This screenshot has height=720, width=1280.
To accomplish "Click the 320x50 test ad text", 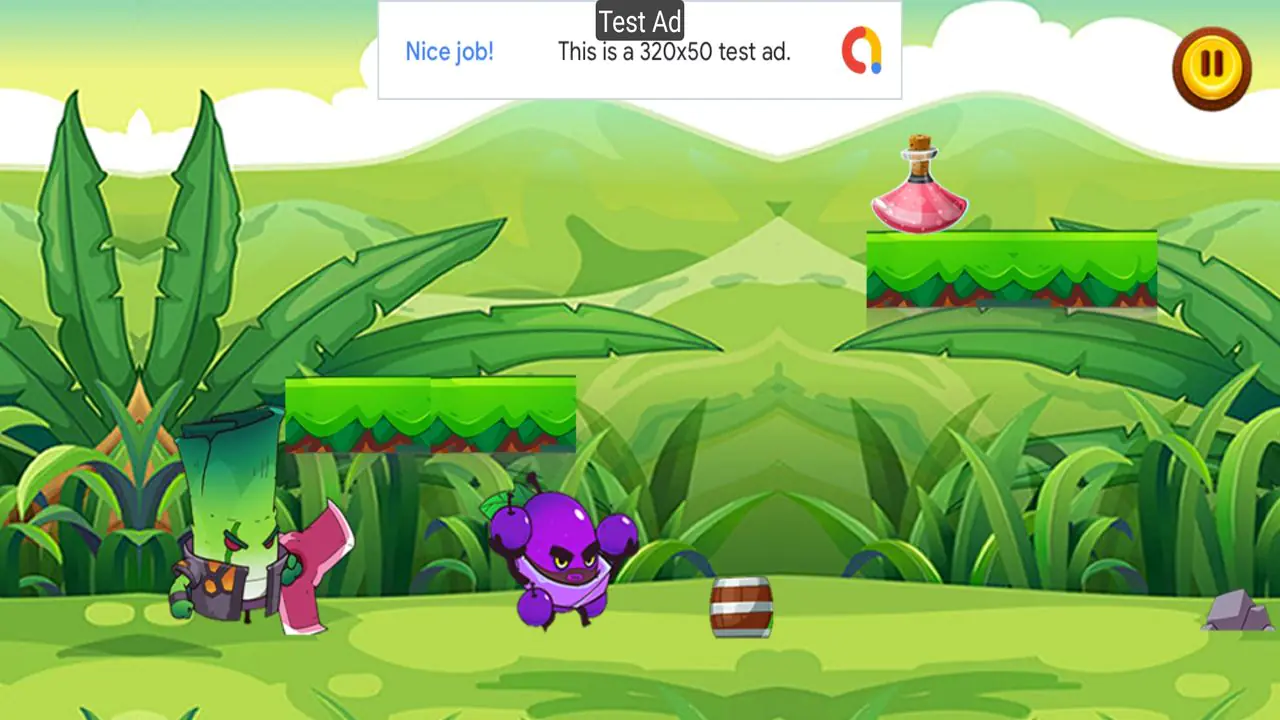I will [x=674, y=52].
